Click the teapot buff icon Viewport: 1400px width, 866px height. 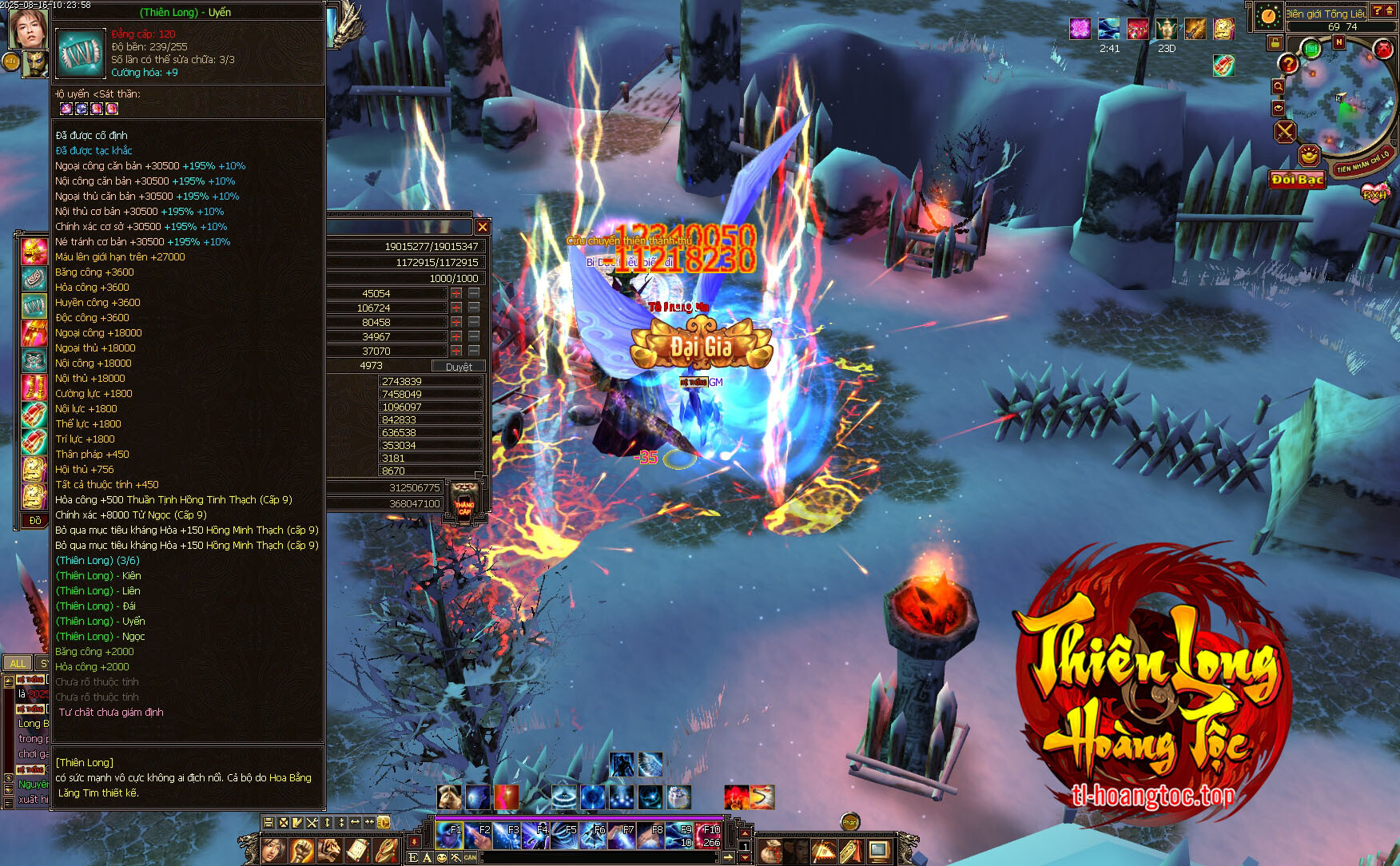pyautogui.click(x=1167, y=30)
